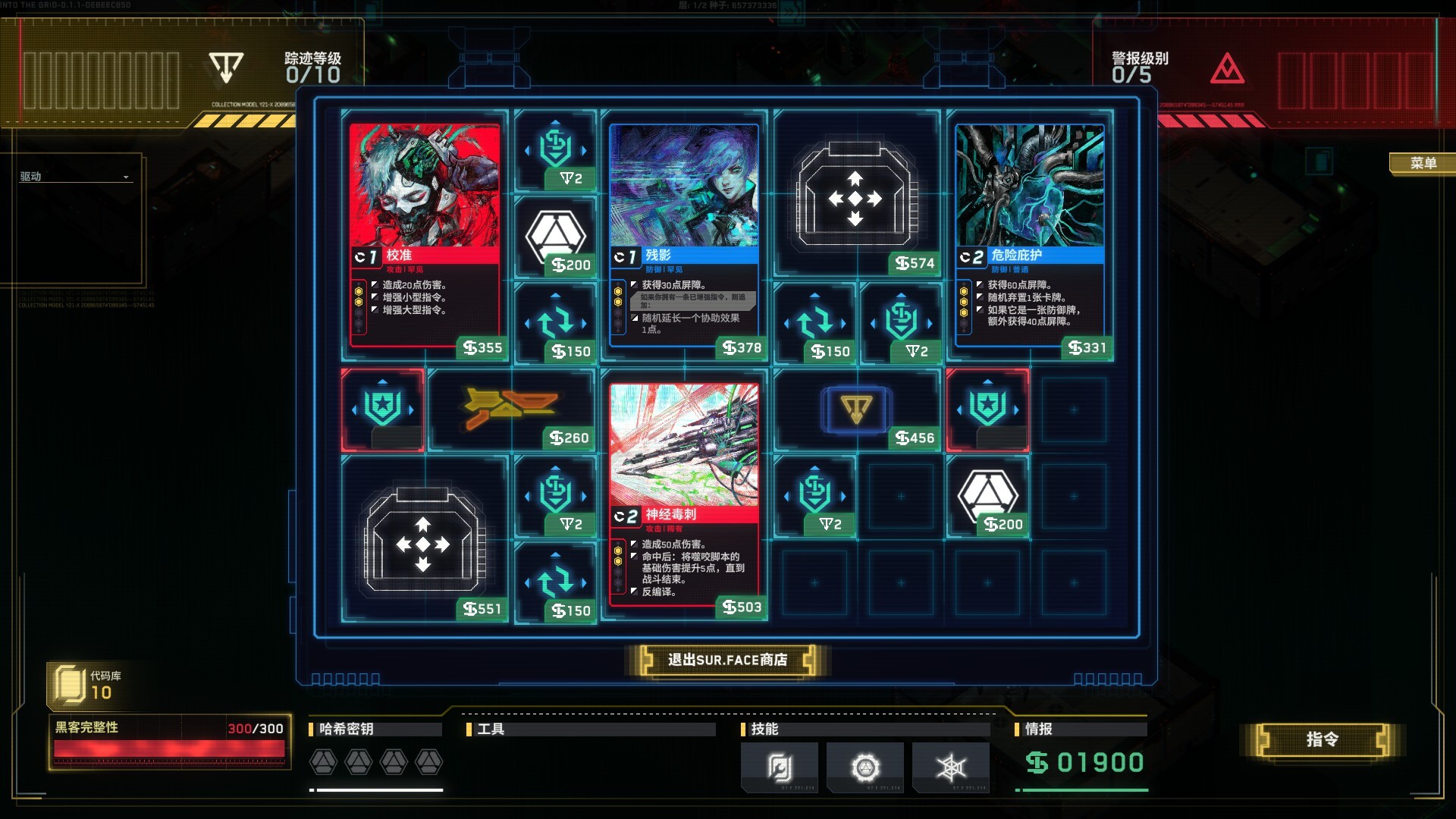Click the 指令 command button
The width and height of the screenshot is (1456, 819).
(1322, 739)
